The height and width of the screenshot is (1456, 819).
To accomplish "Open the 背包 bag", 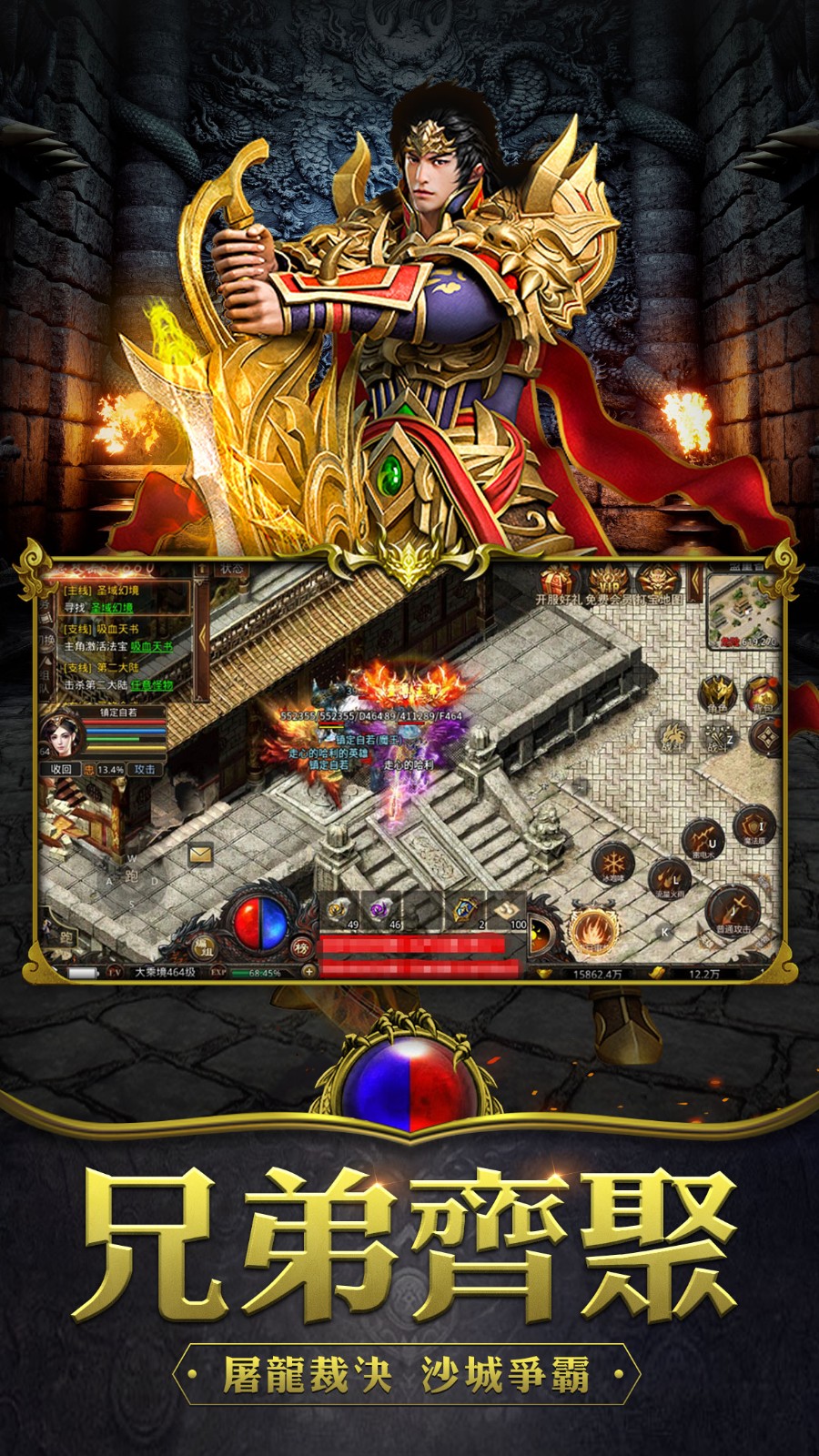I will pyautogui.click(x=762, y=693).
